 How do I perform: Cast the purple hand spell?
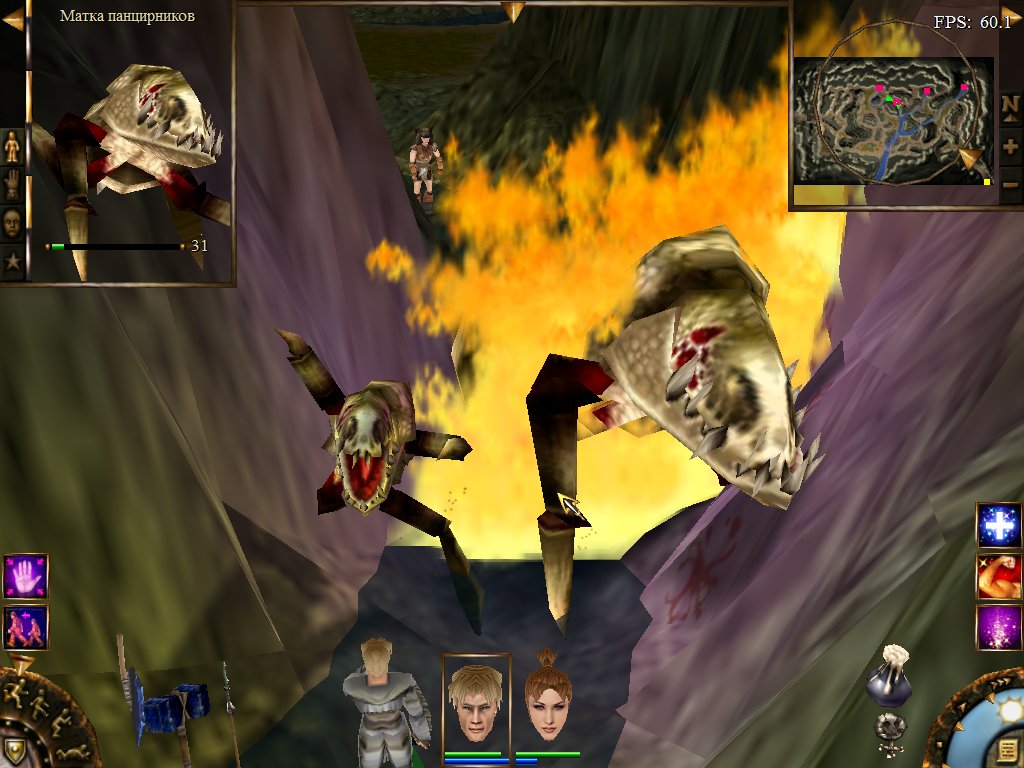[x=25, y=576]
